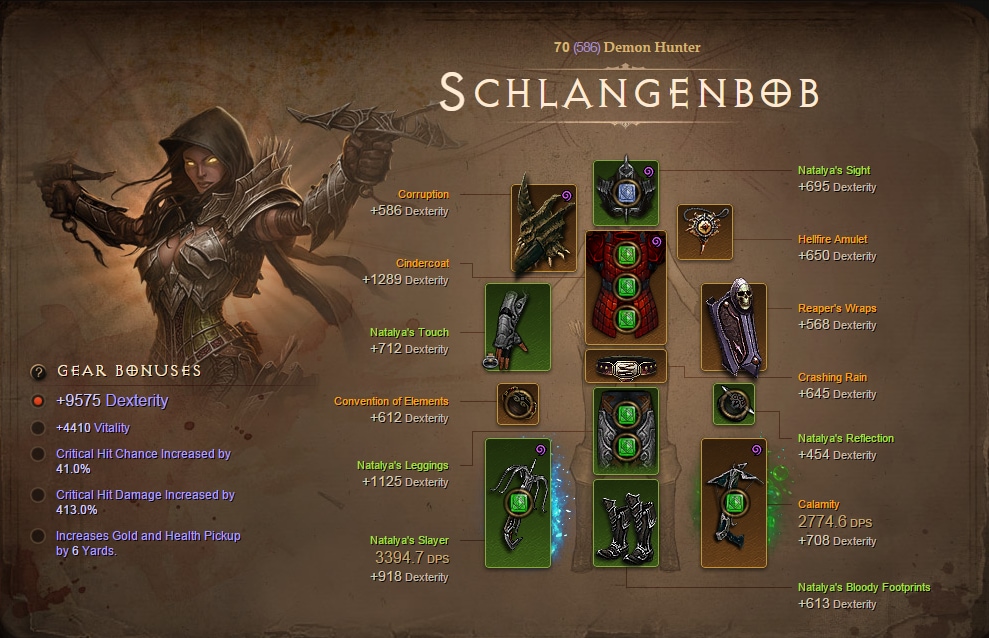Select the Natalya's Slayer crossbow slot
This screenshot has height=638, width=989.
click(x=517, y=502)
